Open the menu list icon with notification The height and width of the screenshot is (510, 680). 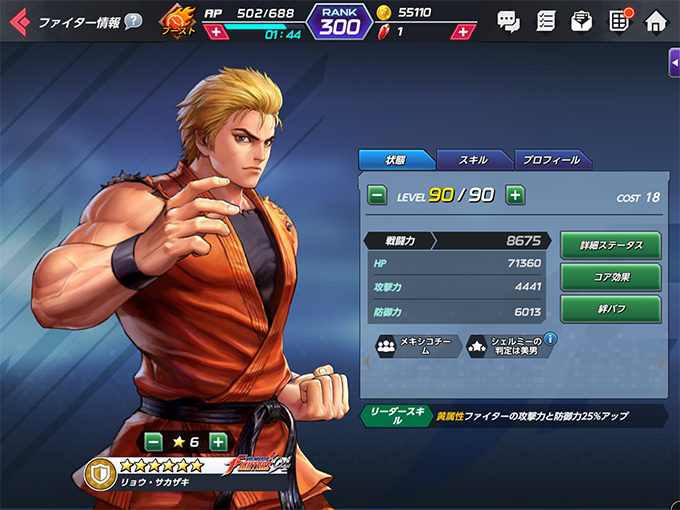click(x=618, y=20)
